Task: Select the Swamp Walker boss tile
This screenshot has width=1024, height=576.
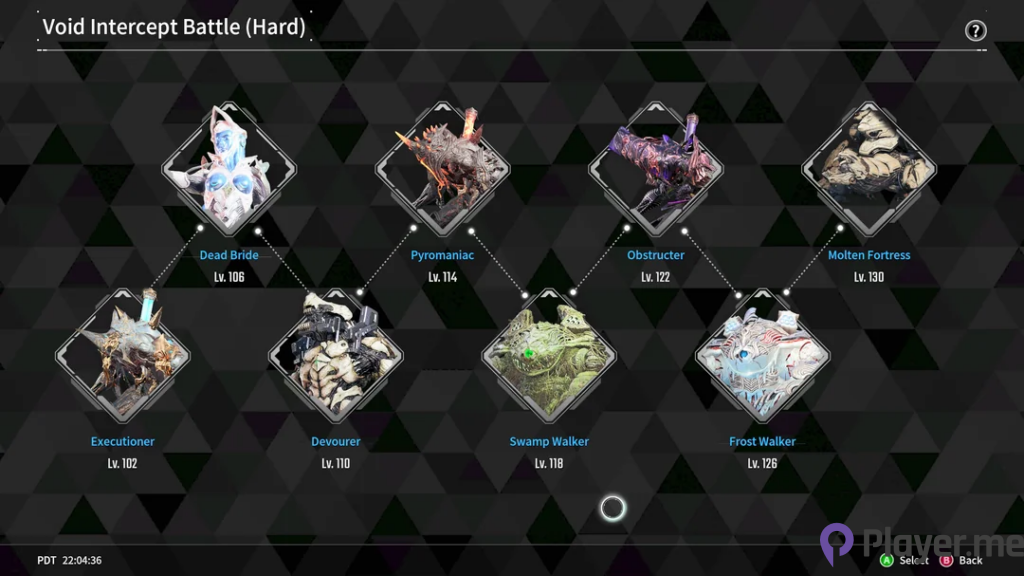Action: pos(549,356)
